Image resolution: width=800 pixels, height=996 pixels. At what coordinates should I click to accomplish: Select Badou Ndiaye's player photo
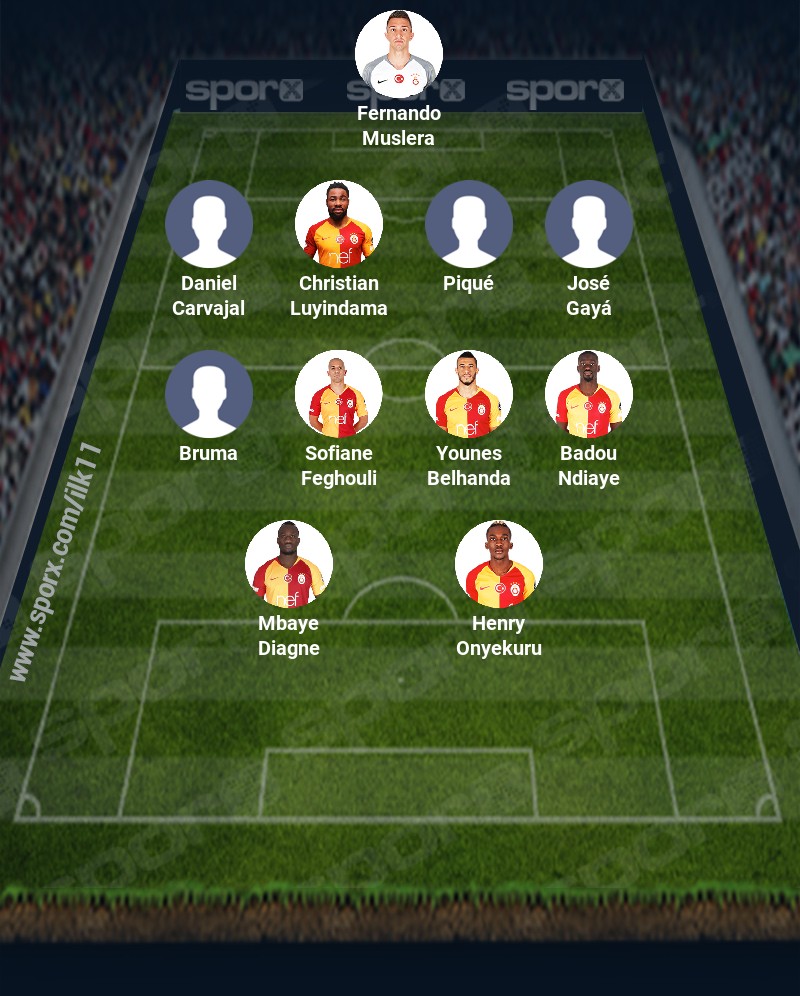[589, 394]
